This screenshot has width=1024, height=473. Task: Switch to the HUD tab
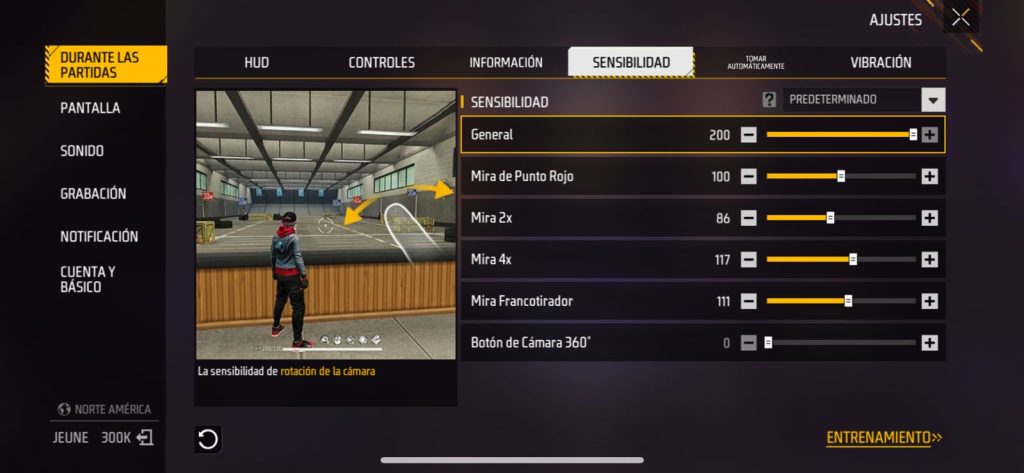pos(257,62)
